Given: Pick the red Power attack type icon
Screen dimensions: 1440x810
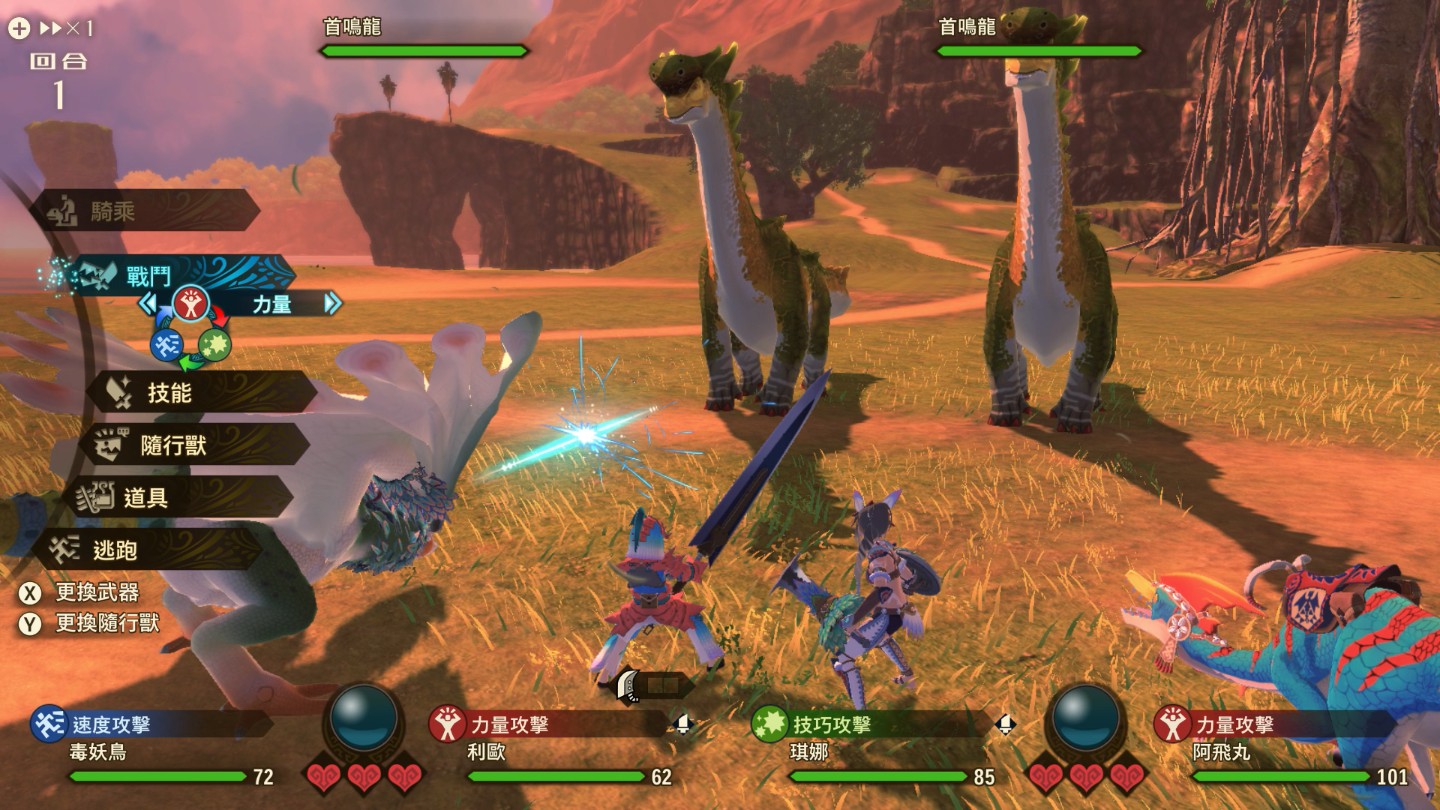Looking at the screenshot, I should [190, 302].
